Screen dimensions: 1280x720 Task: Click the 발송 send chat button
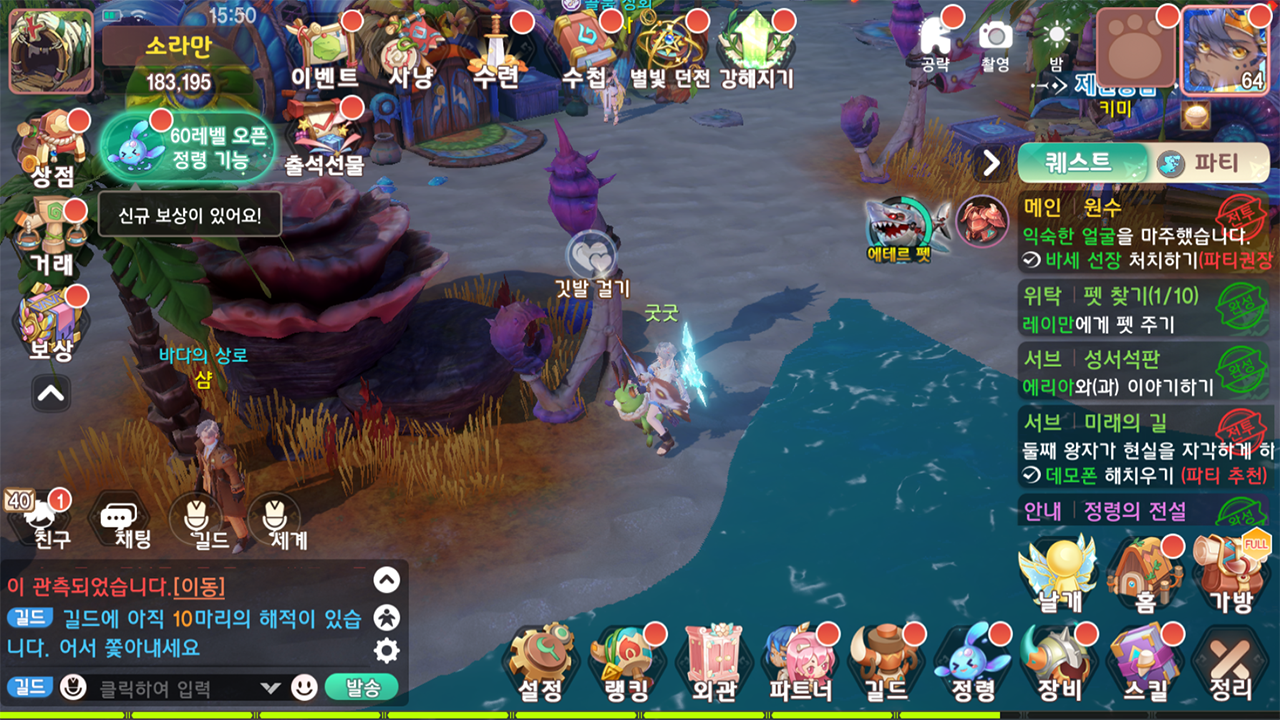(x=362, y=687)
